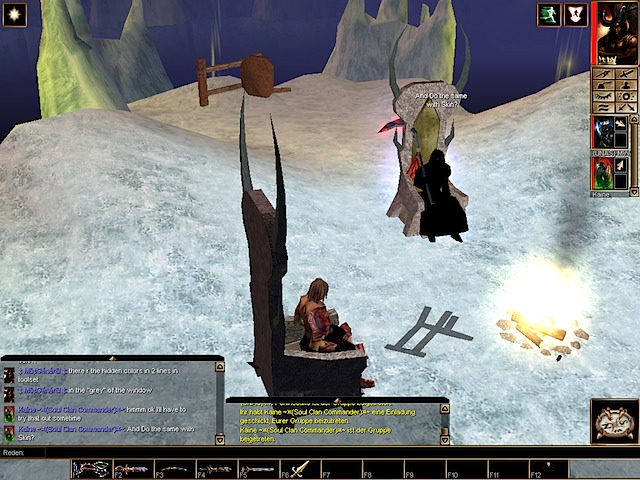The image size is (640, 480).
Task: Select the golden sword in F6 slot
Action: pos(300,469)
